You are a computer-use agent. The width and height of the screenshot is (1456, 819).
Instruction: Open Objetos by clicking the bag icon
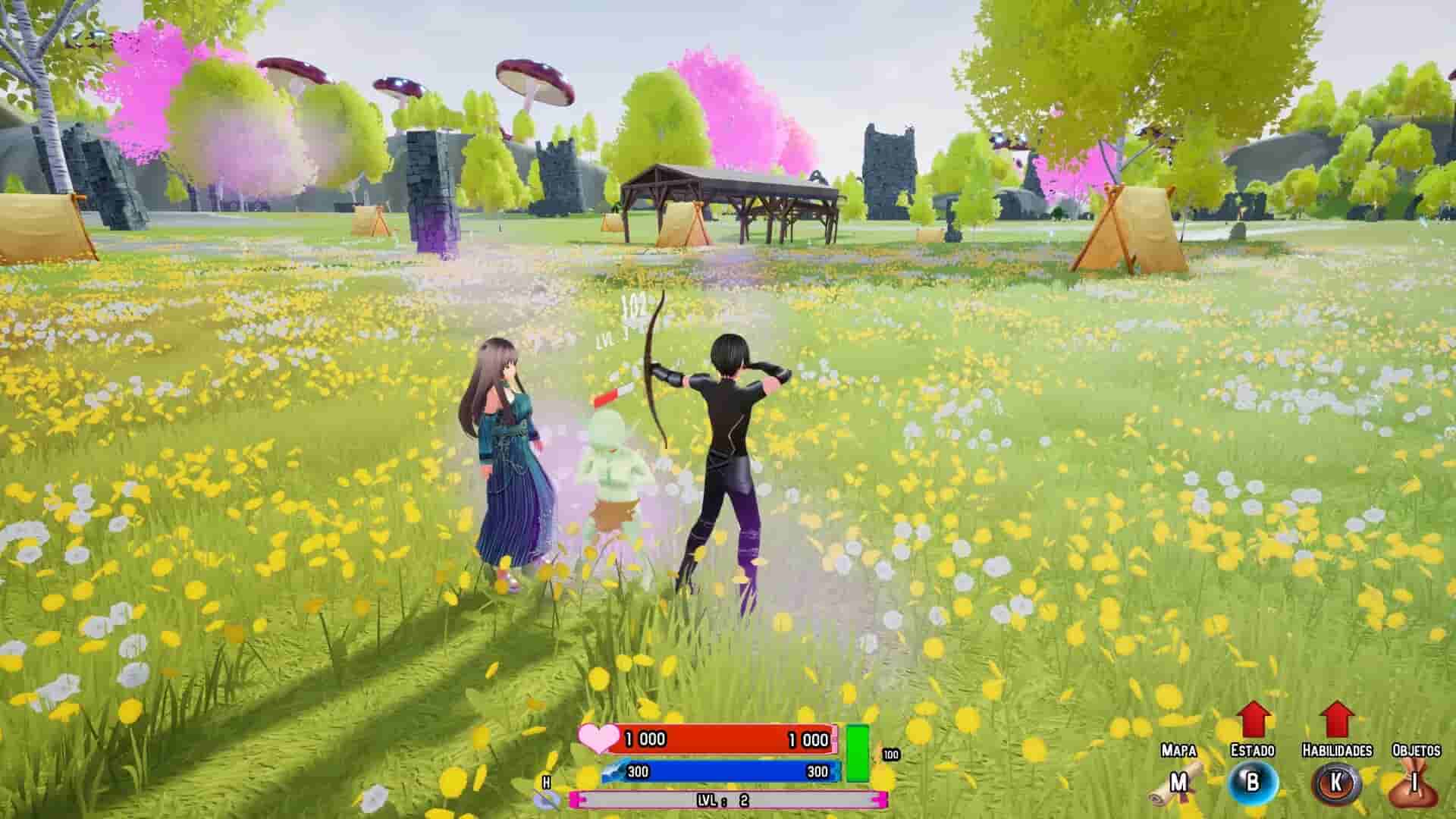pyautogui.click(x=1413, y=789)
